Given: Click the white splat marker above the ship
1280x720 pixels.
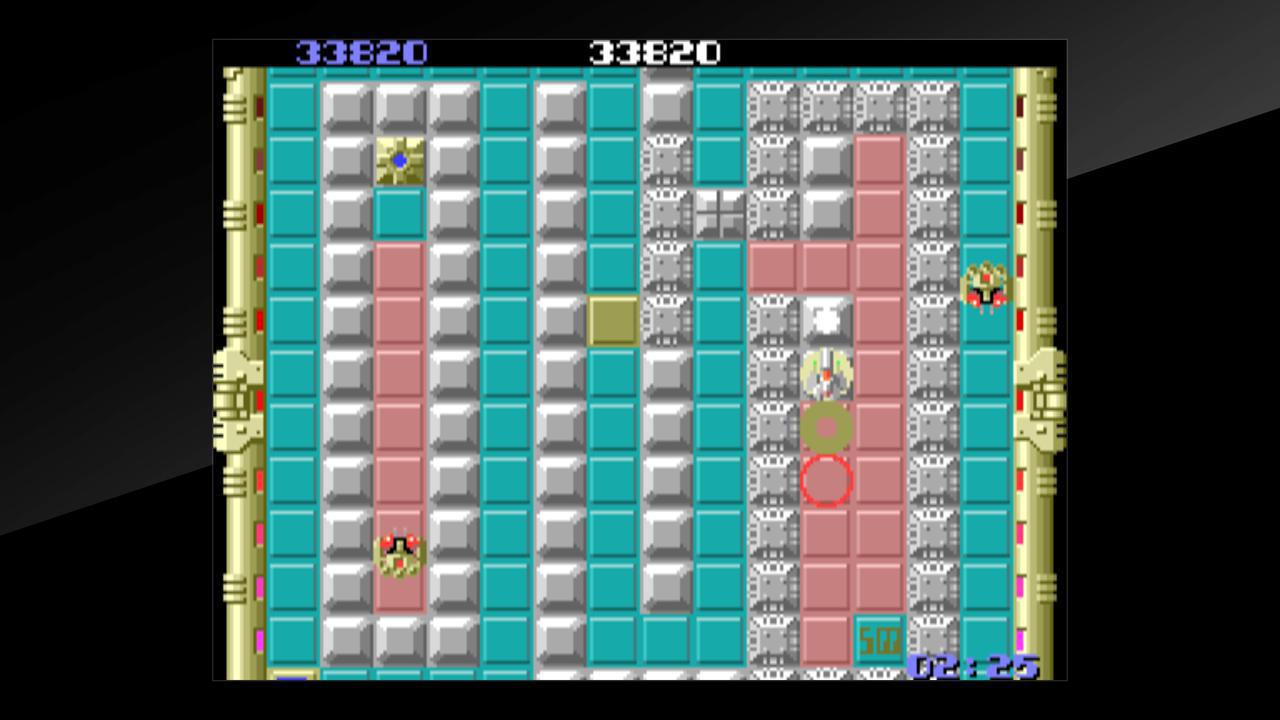Looking at the screenshot, I should click(823, 318).
